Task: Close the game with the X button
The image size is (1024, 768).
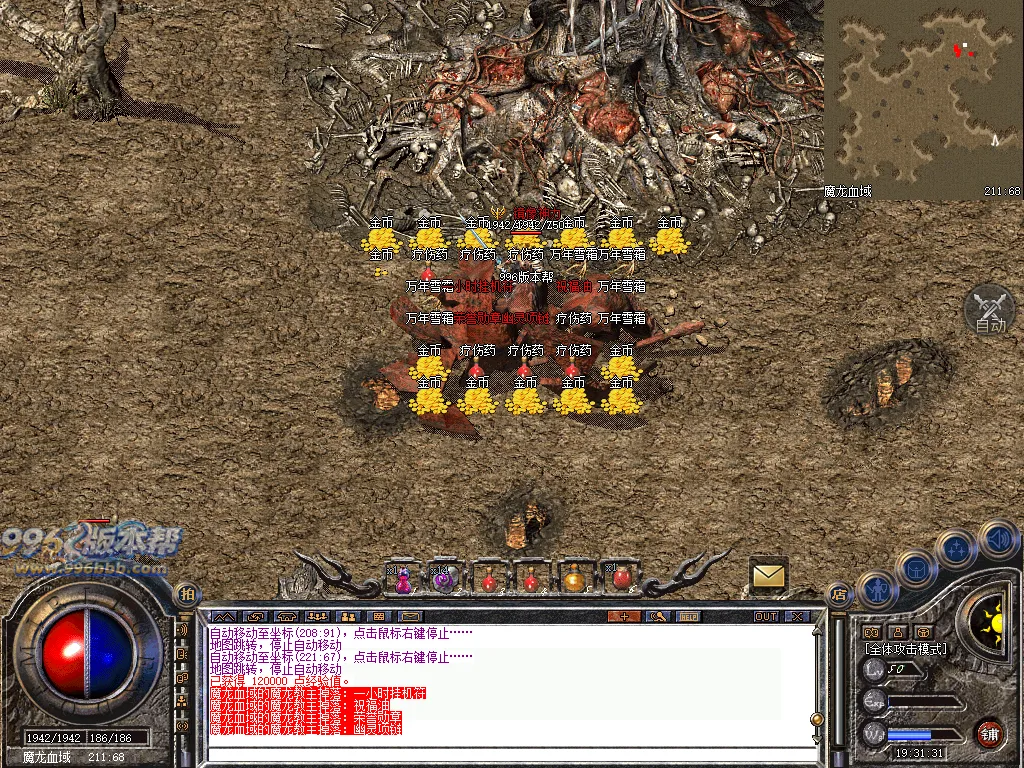Action: pos(797,616)
